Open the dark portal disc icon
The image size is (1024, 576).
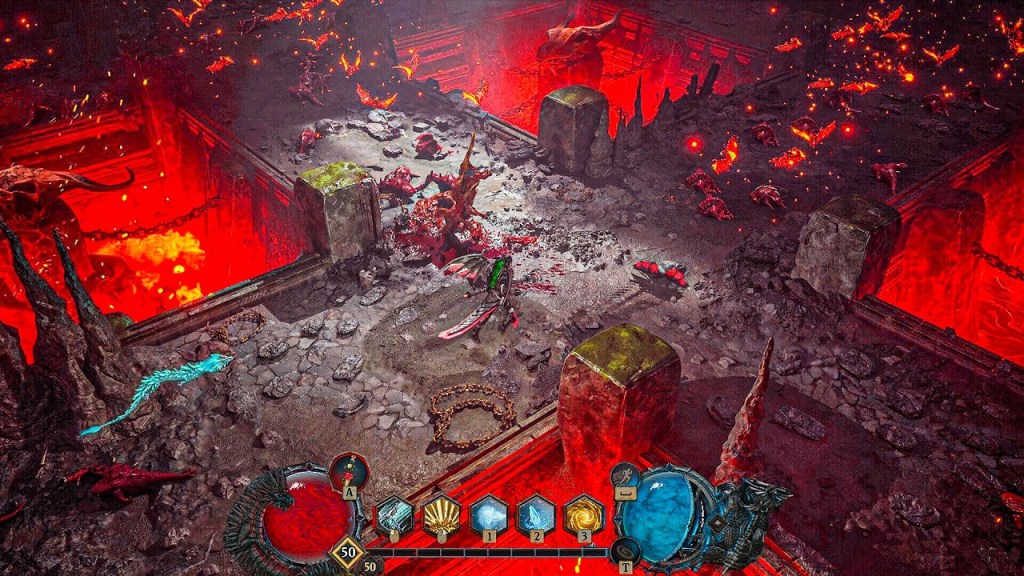[x=626, y=550]
